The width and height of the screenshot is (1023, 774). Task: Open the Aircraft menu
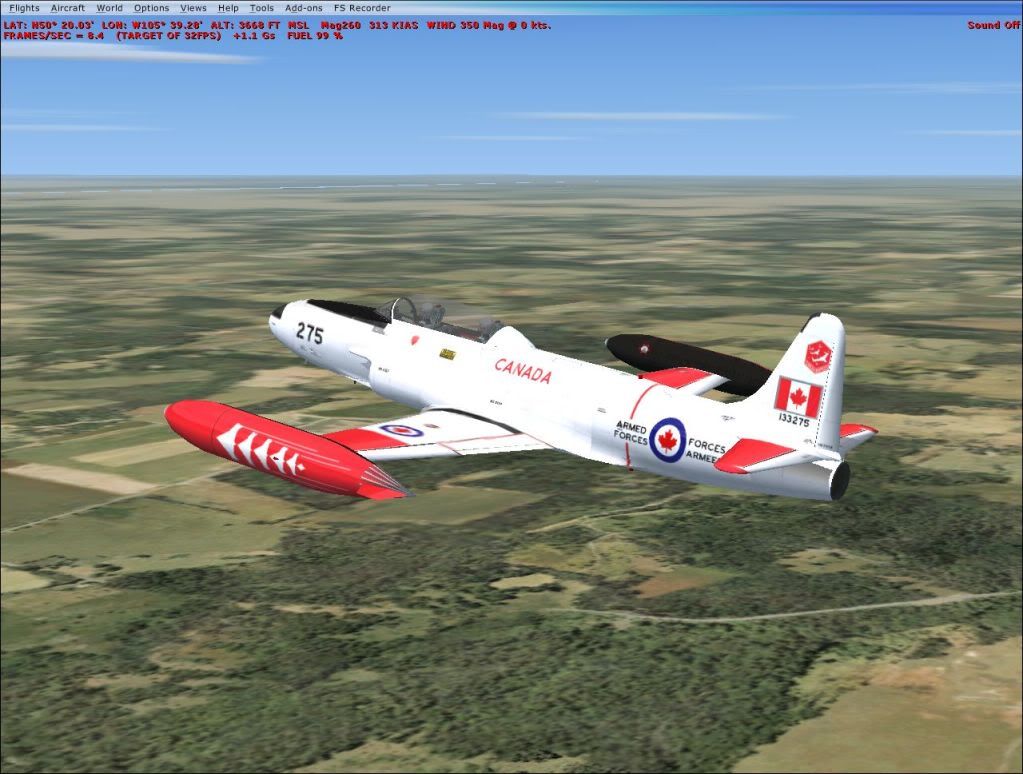[x=68, y=8]
